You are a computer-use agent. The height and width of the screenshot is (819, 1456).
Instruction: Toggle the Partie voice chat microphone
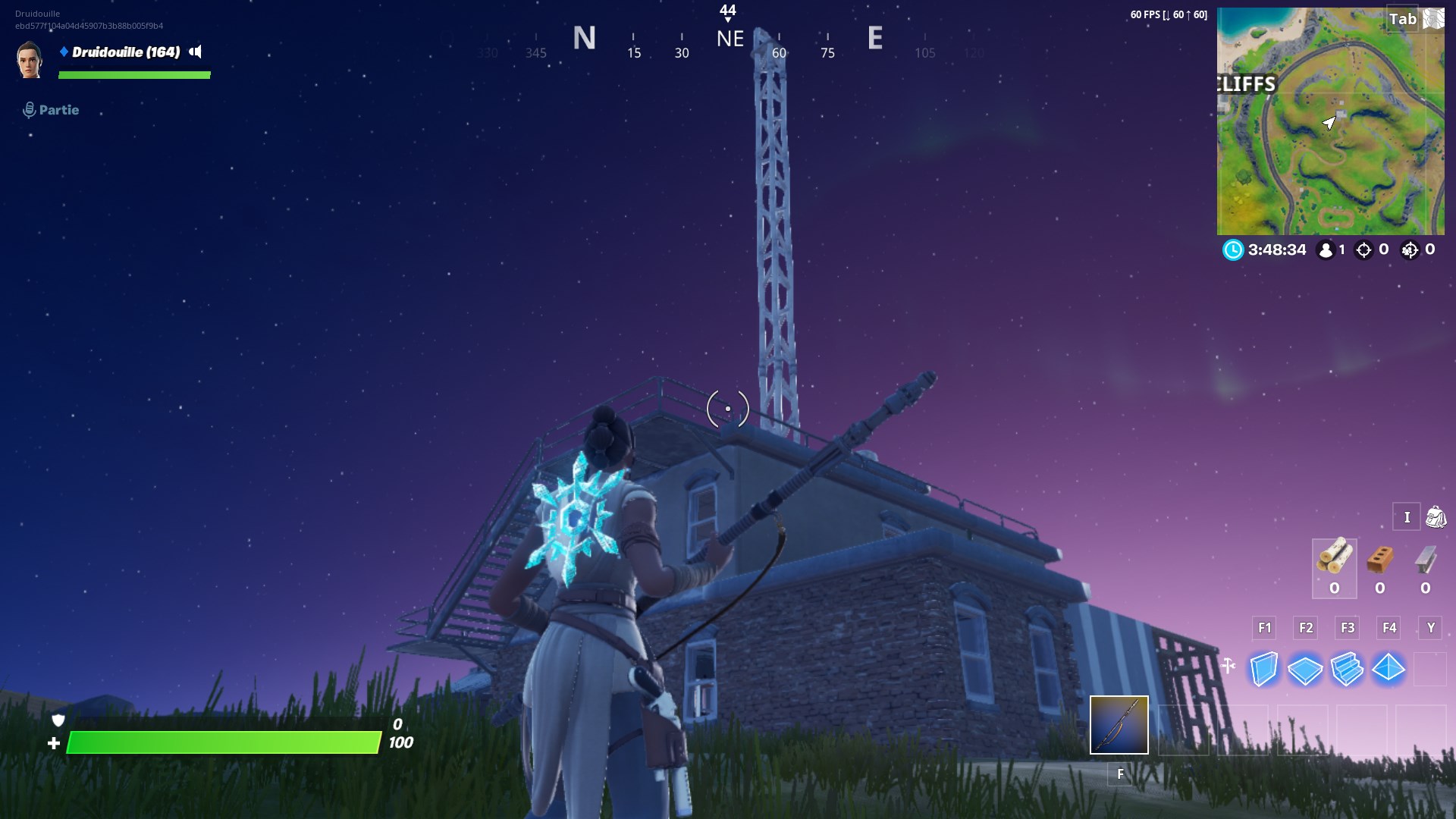(x=29, y=109)
